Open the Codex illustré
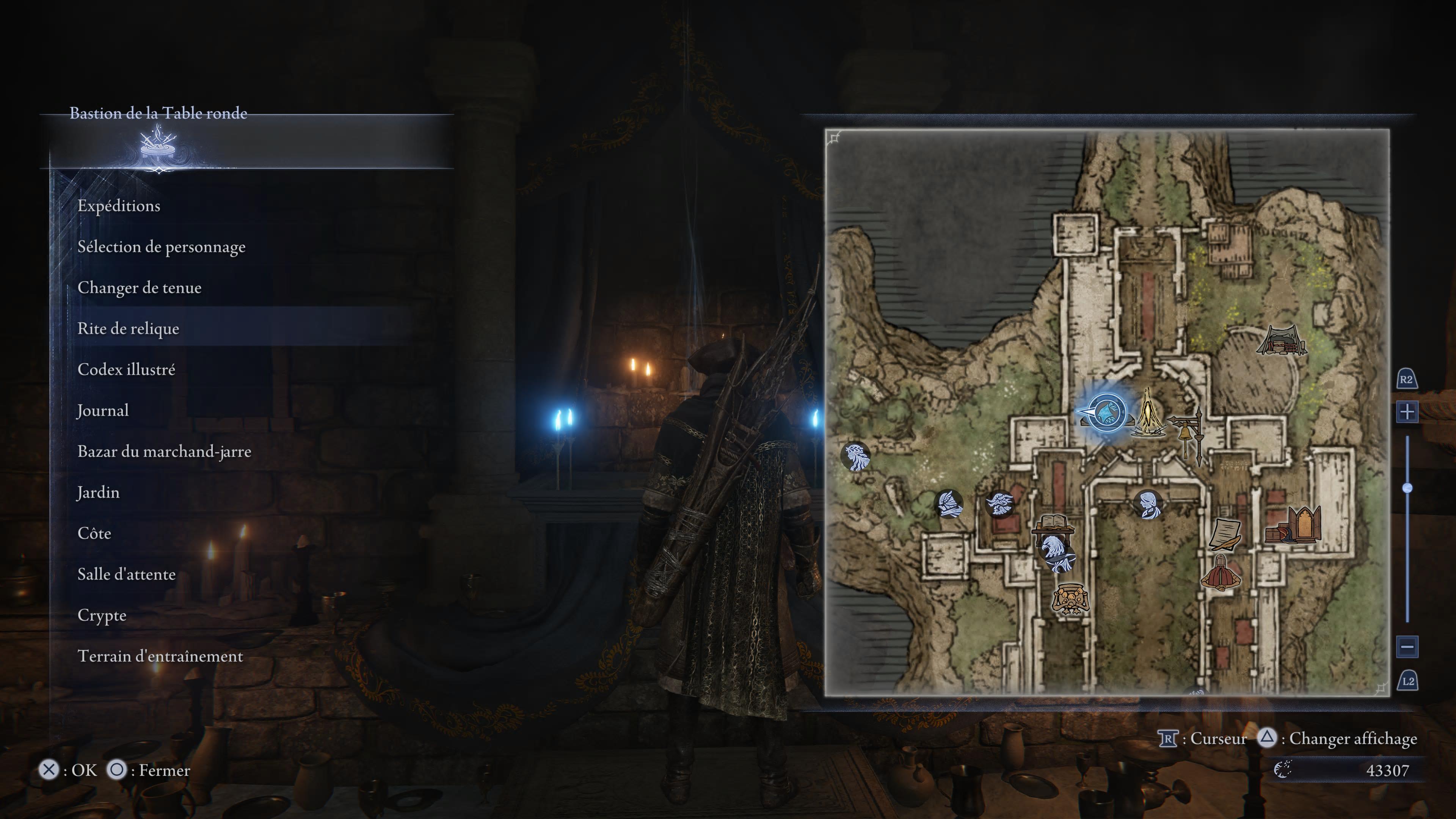This screenshot has height=819, width=1456. click(126, 370)
